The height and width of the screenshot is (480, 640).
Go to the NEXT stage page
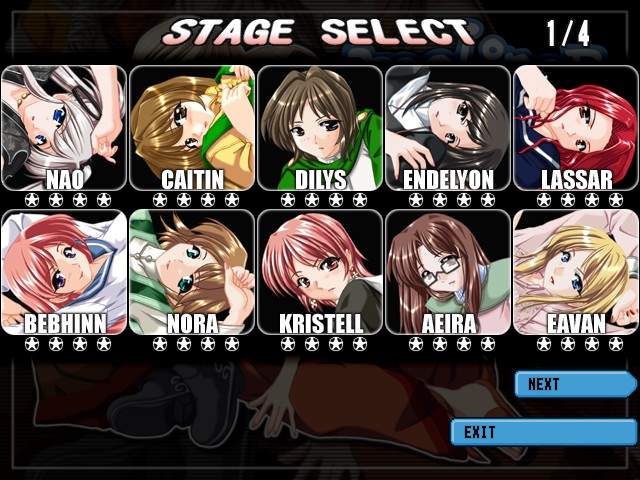pos(574,384)
